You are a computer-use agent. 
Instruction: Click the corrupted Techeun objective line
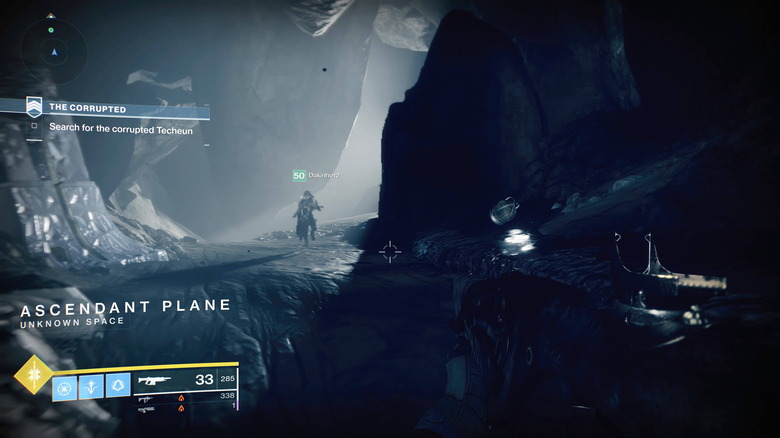coord(121,128)
